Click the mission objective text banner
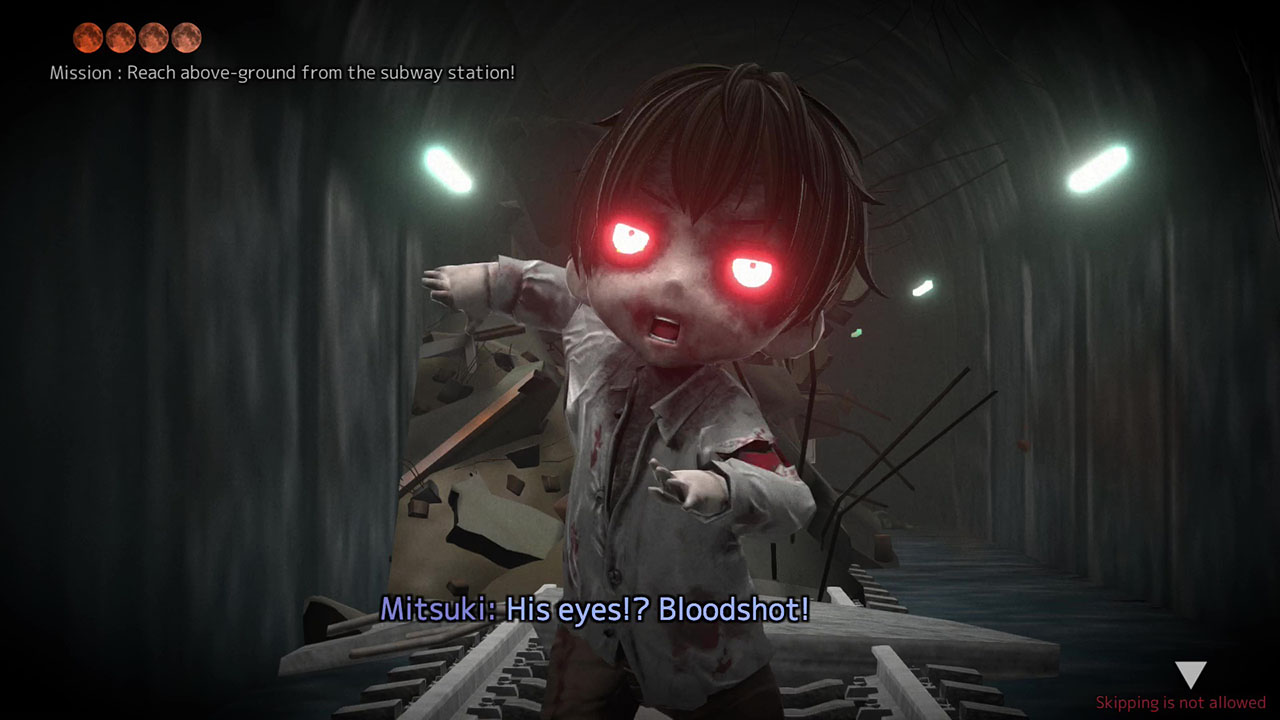The height and width of the screenshot is (720, 1280). pos(283,72)
